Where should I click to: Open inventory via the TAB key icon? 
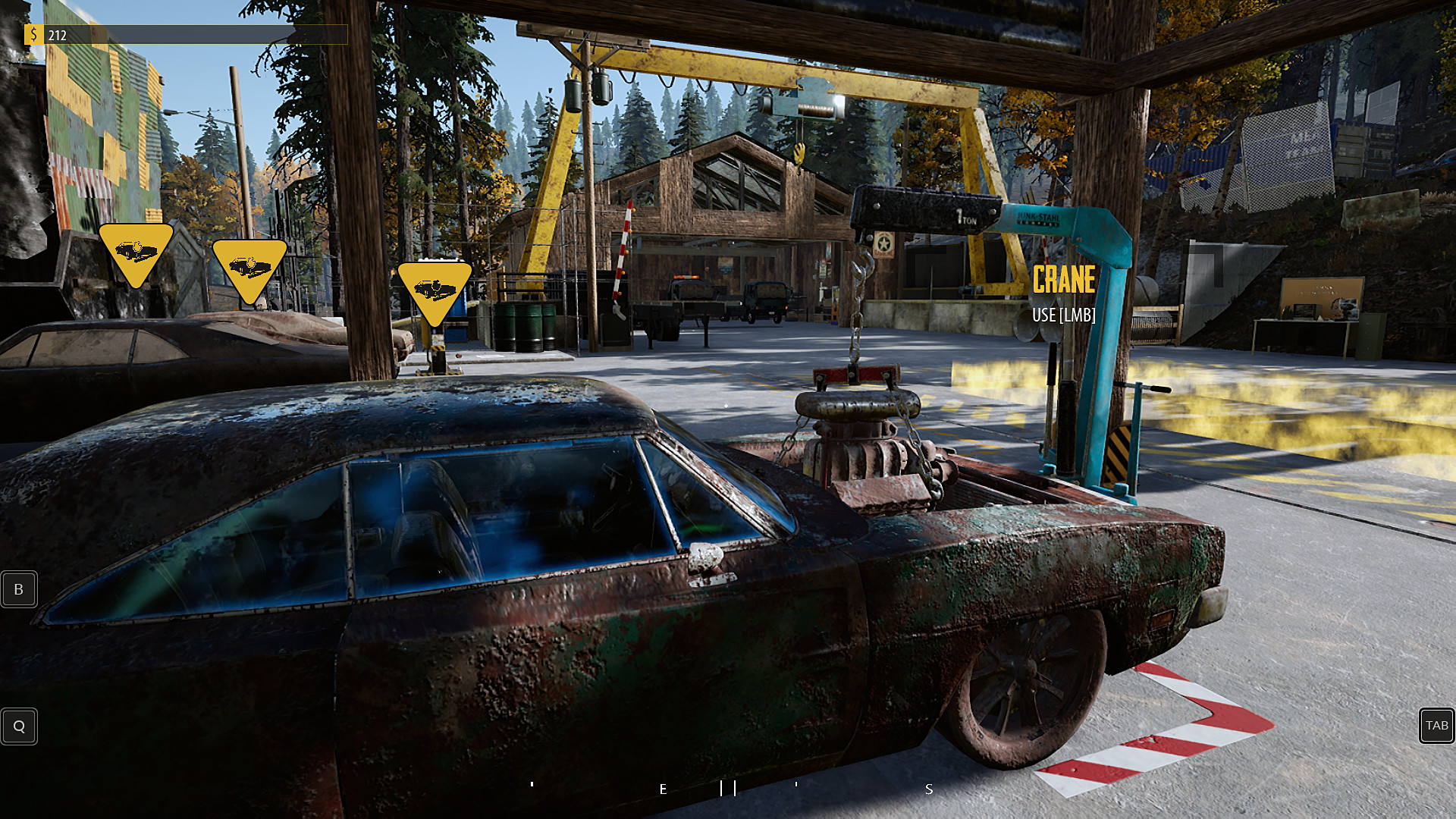click(x=1438, y=726)
